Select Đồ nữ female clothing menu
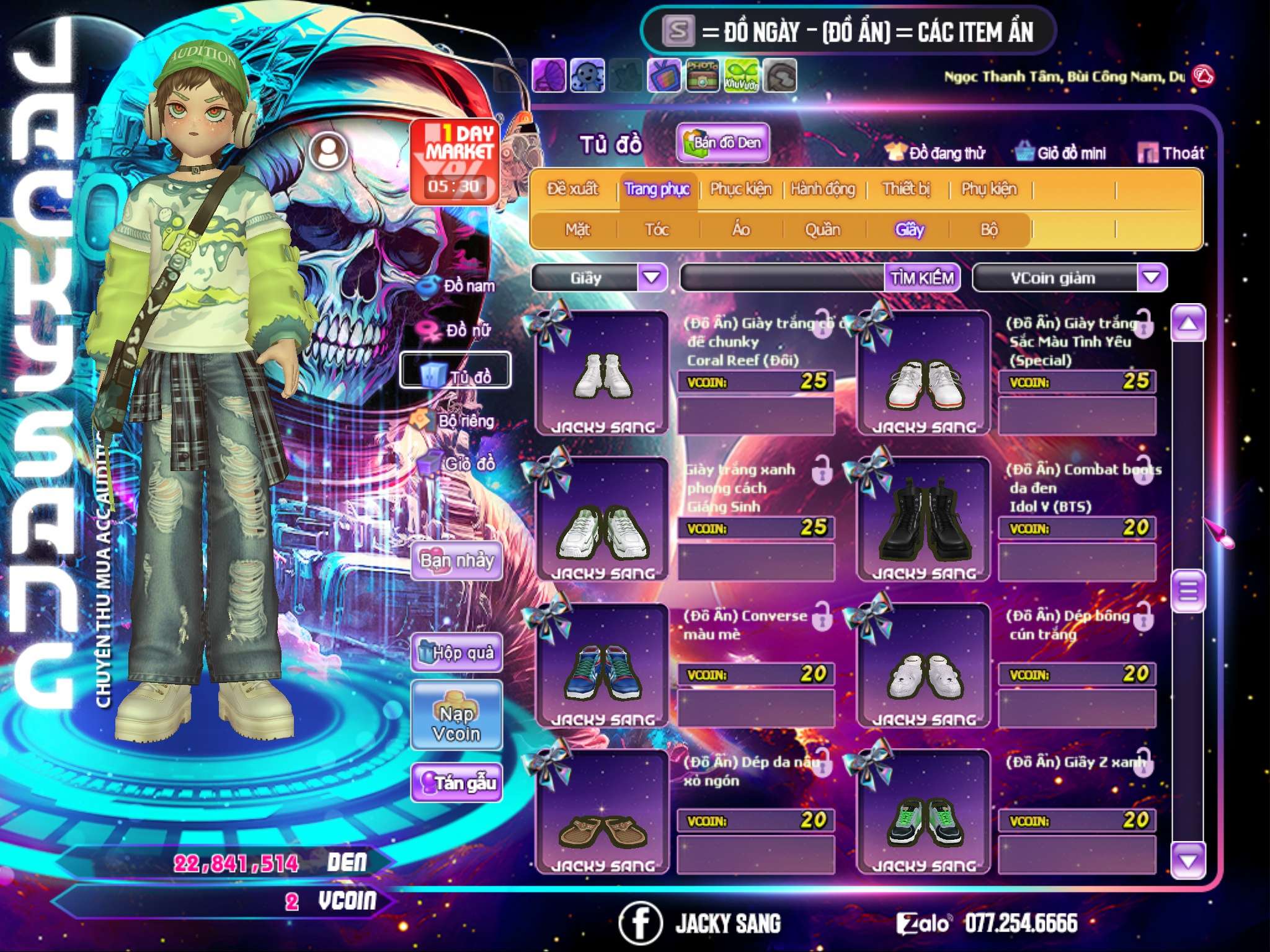1270x952 pixels. (x=458, y=330)
